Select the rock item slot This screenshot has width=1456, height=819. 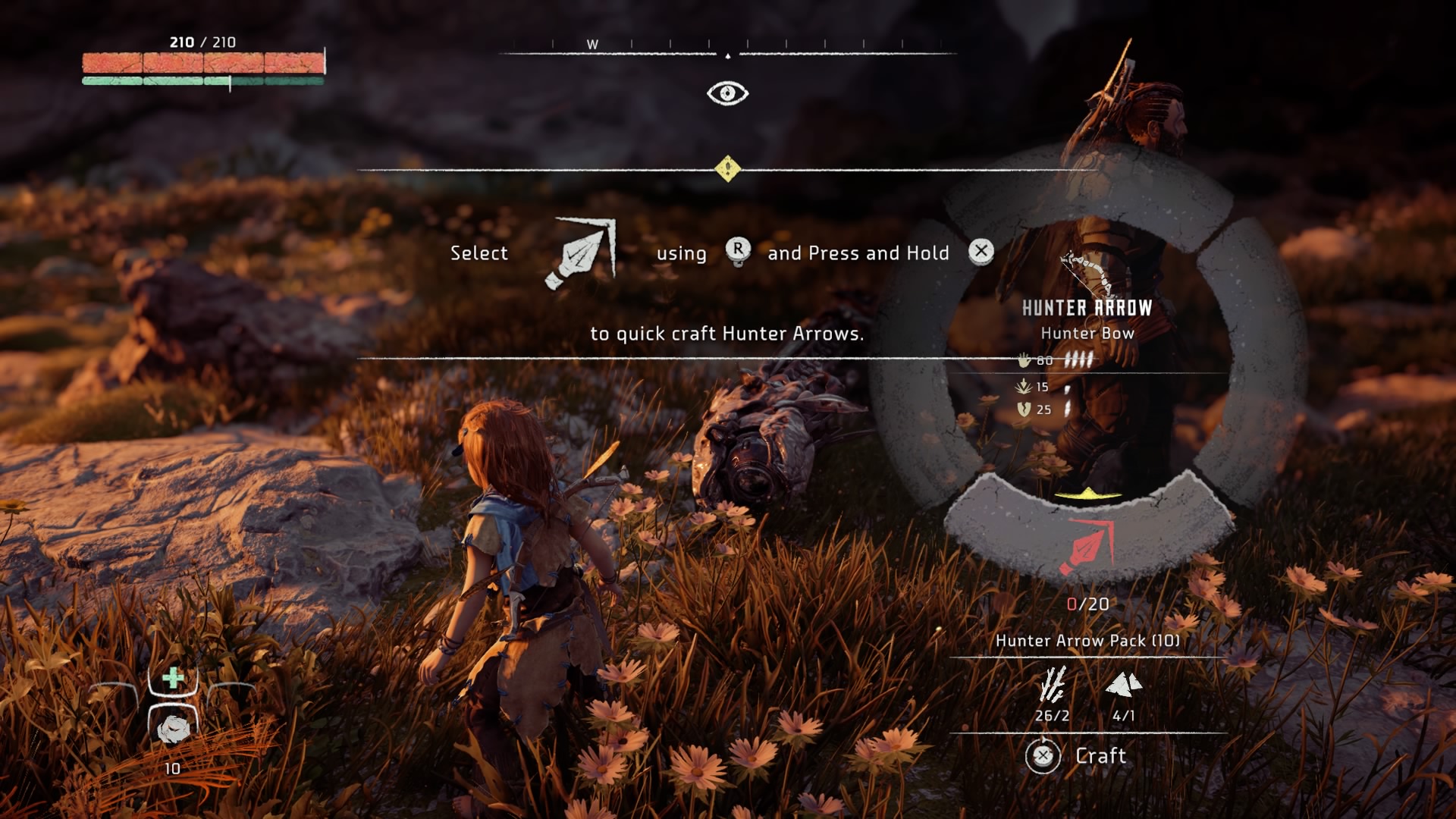pos(174,730)
